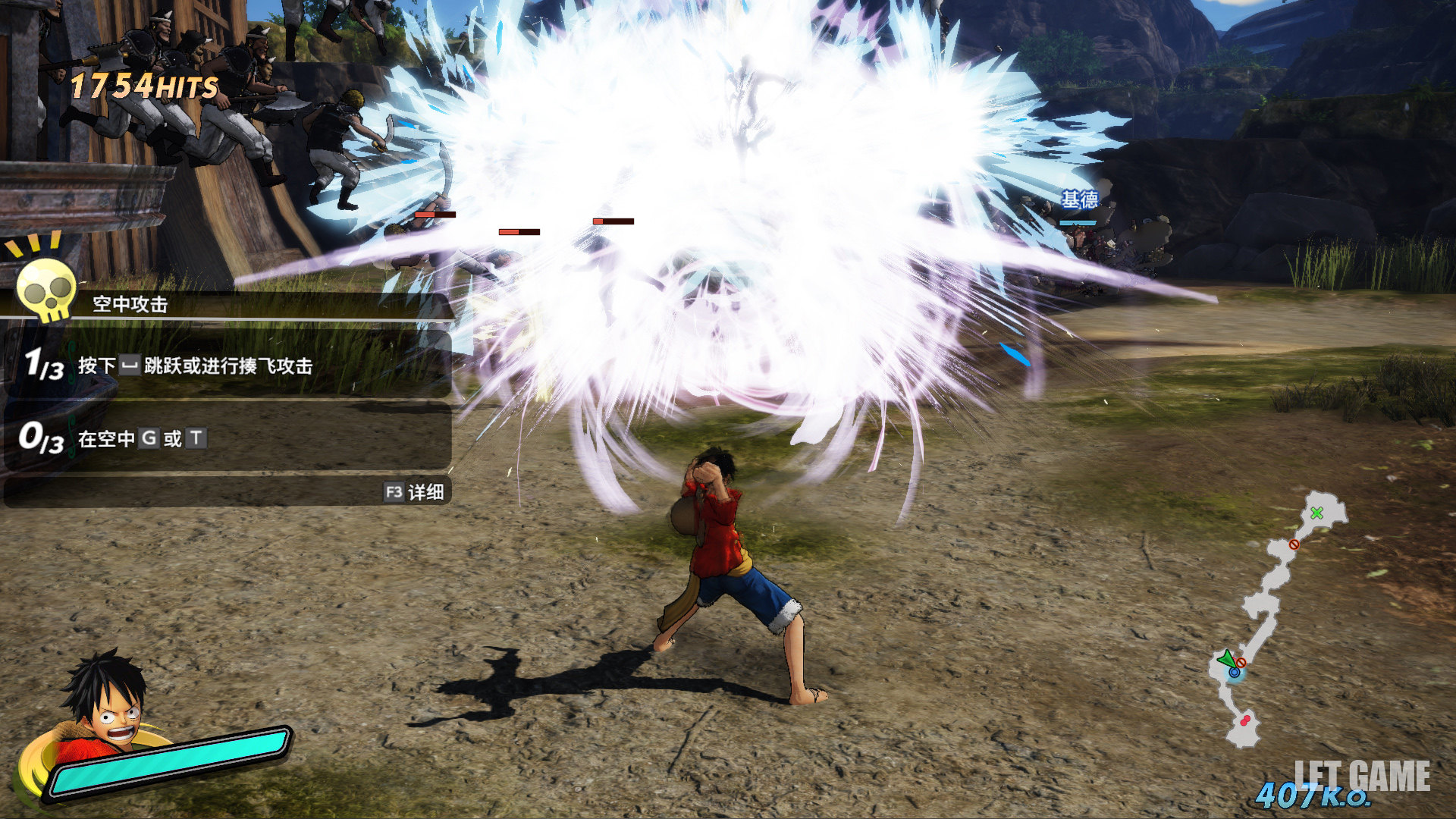Select the 跳跃或进行揍飞攻击 objective row
The width and height of the screenshot is (1456, 819).
[227, 366]
